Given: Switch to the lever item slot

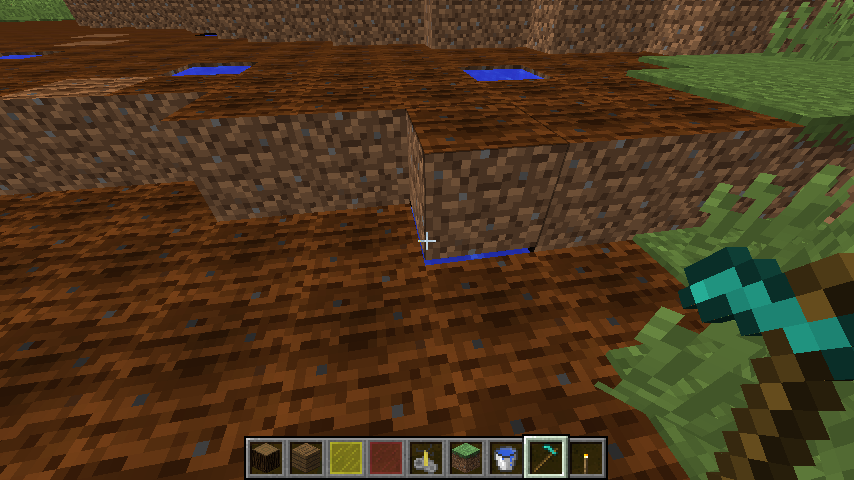Looking at the screenshot, I should click(426, 458).
